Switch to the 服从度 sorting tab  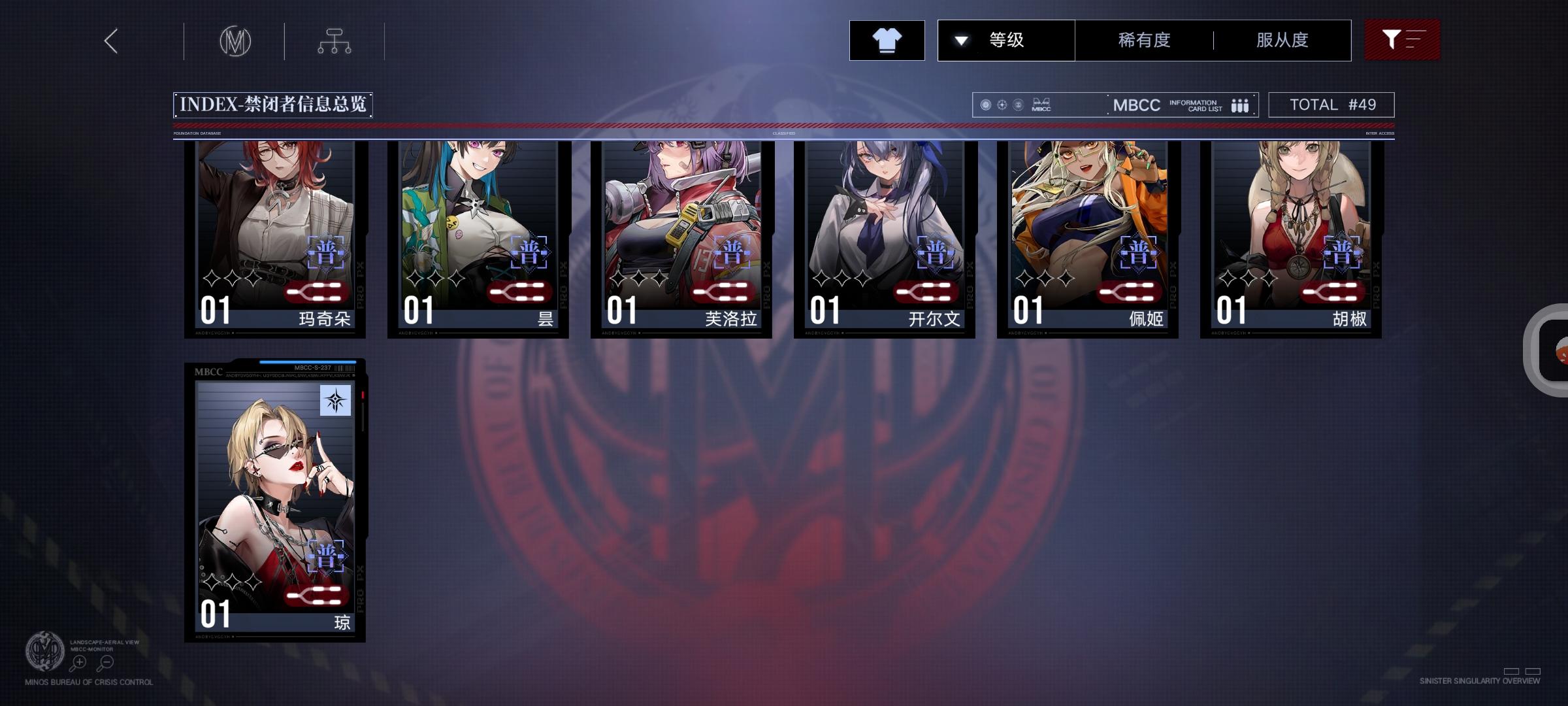coord(1282,40)
